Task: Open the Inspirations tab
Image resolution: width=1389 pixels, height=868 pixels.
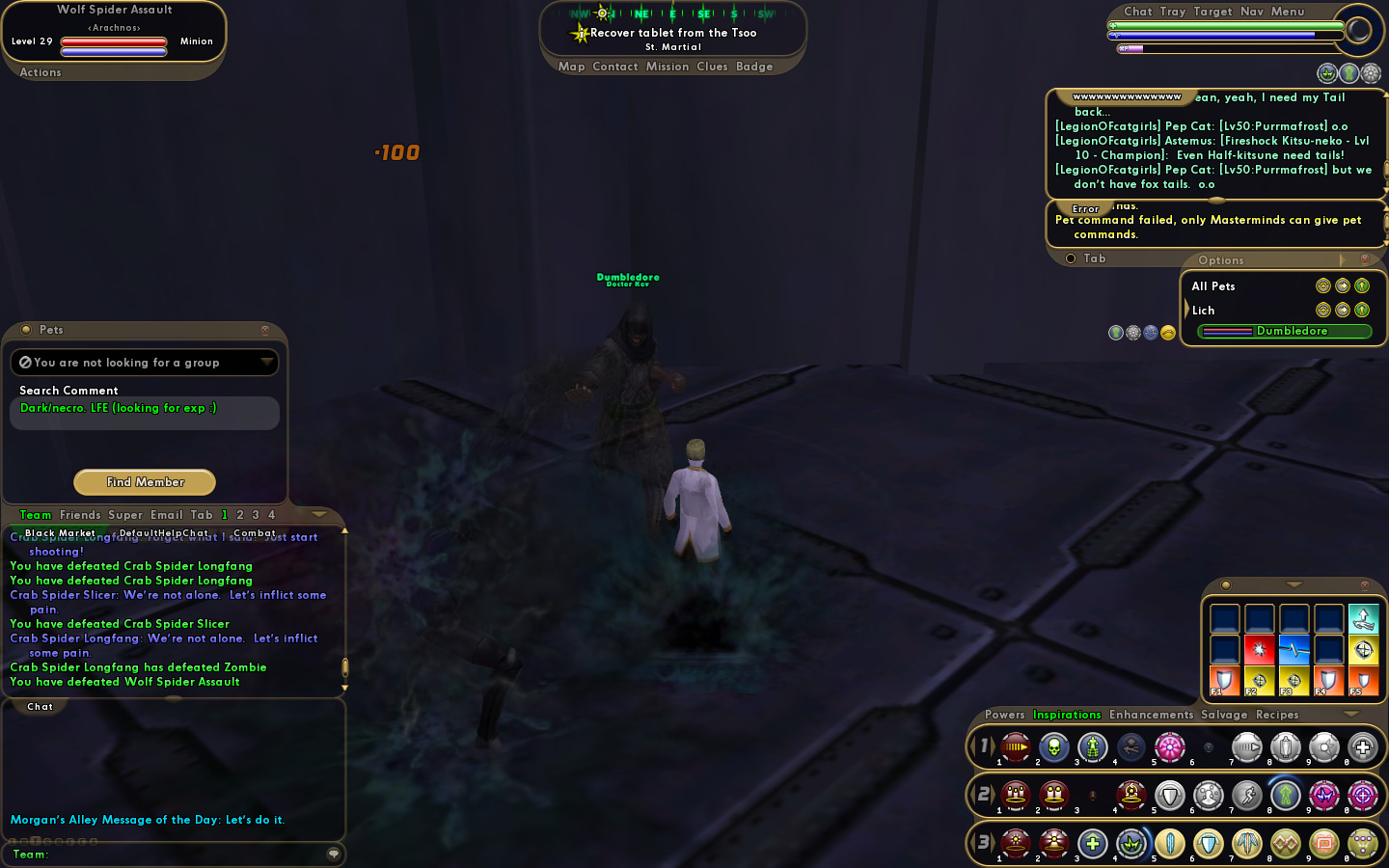Action: pos(1067,715)
